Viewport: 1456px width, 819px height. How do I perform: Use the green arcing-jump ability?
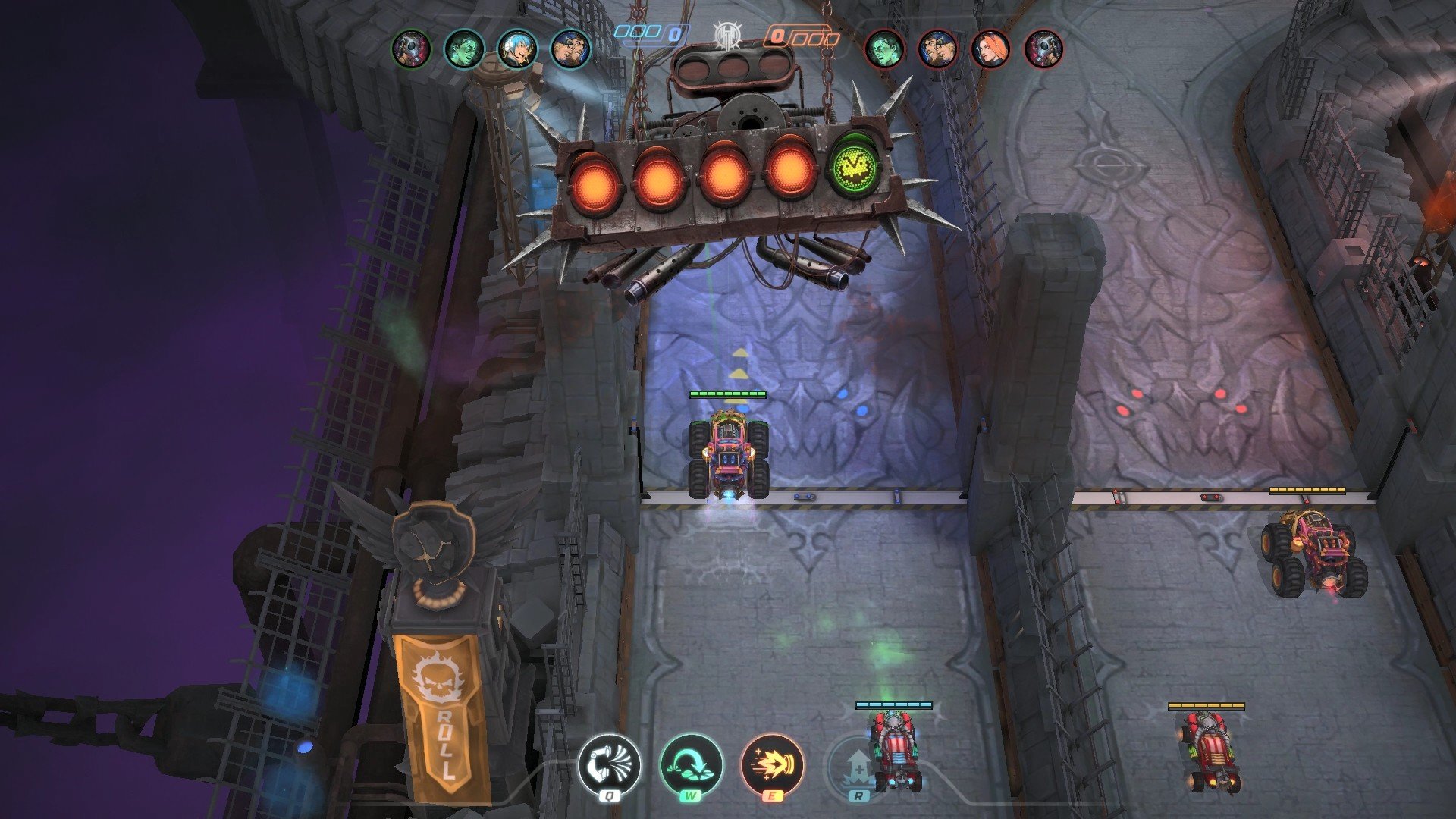coord(691,765)
